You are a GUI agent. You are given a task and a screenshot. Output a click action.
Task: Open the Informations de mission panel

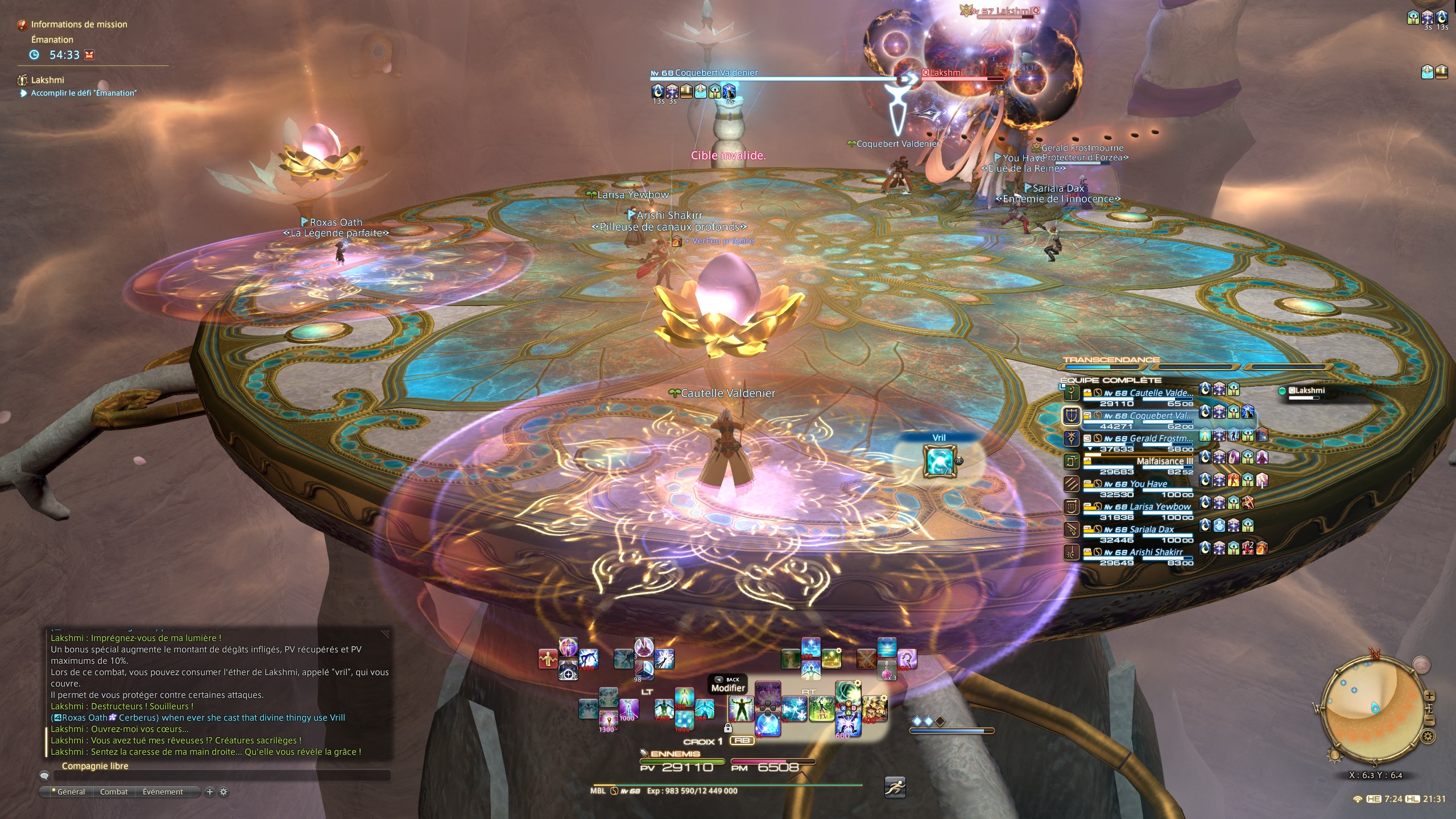(x=78, y=24)
